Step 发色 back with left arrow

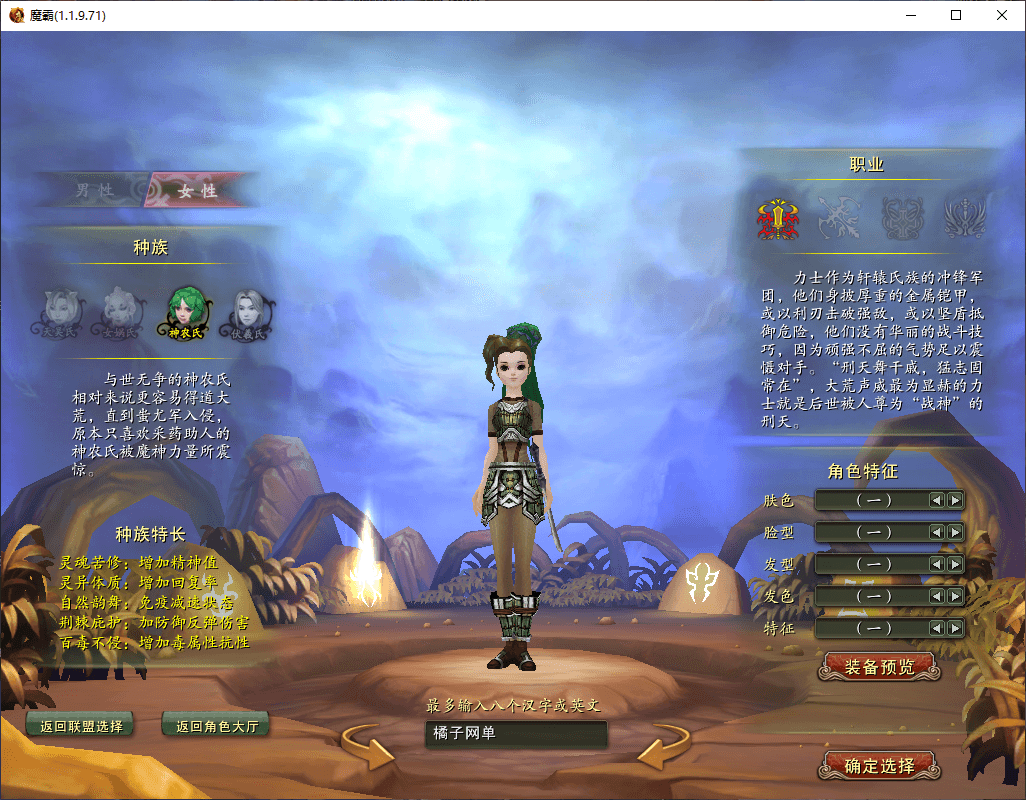tap(937, 596)
